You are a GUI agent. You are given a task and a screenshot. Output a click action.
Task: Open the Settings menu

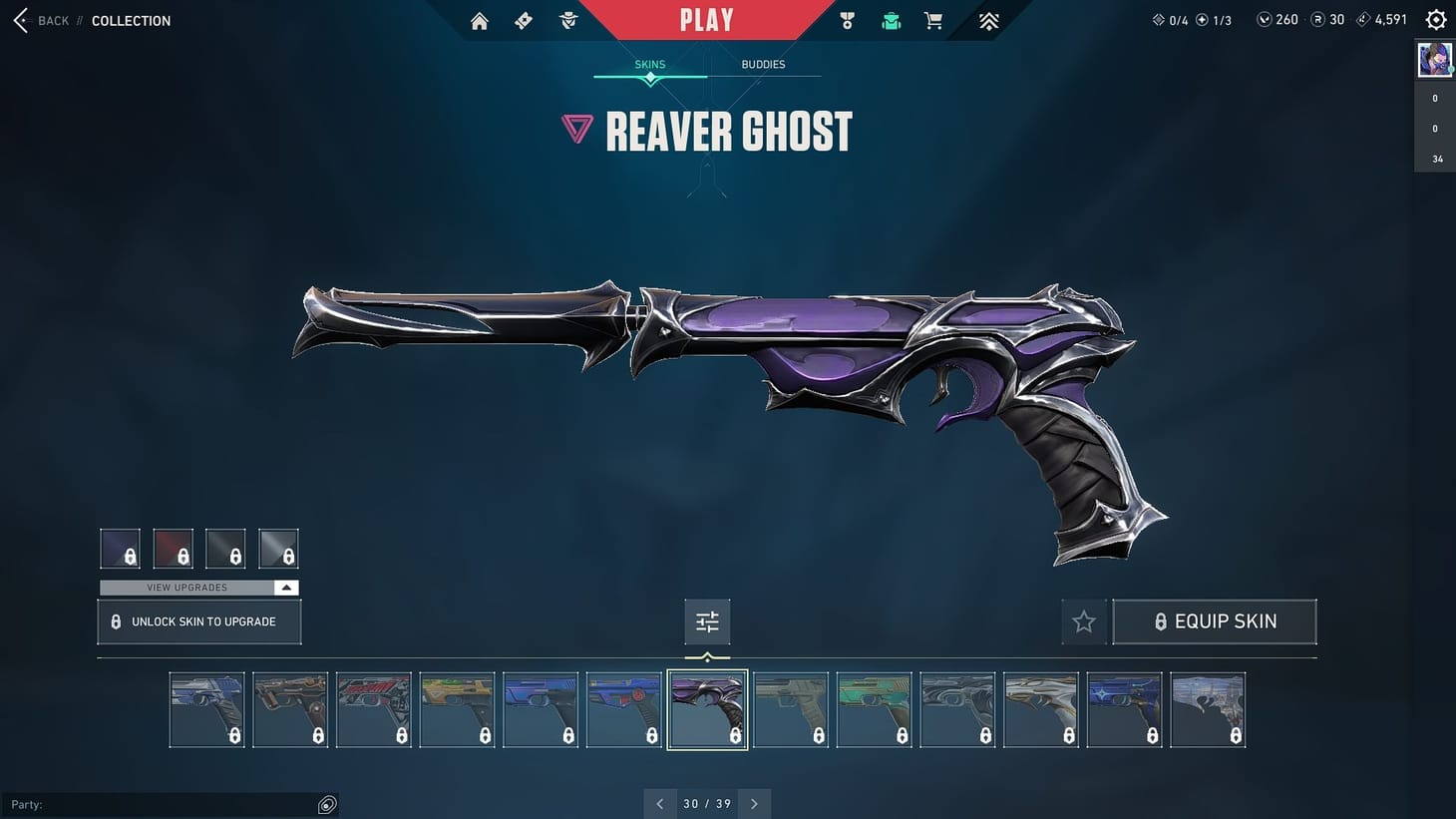click(x=1435, y=19)
